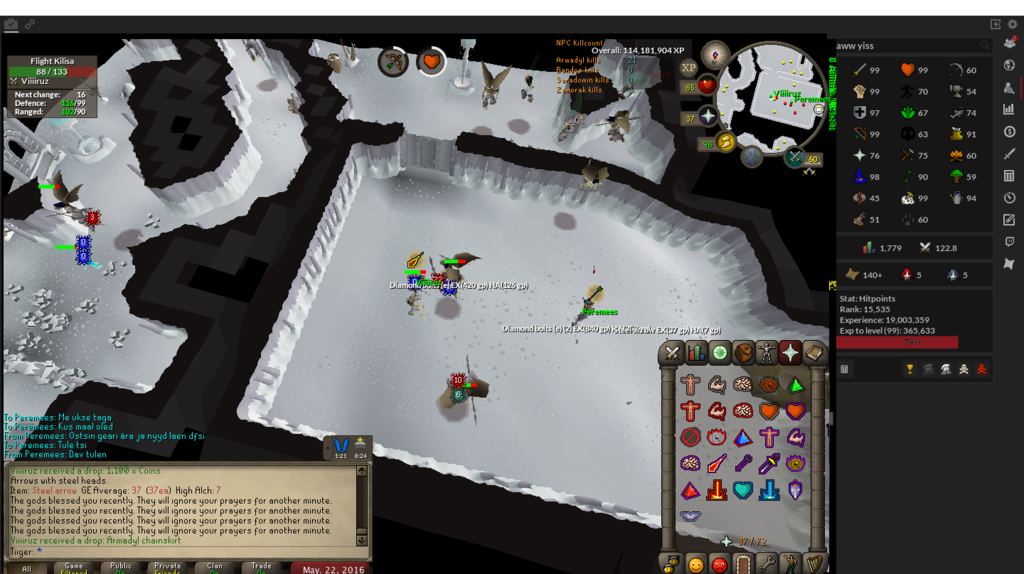Screen dimensions: 1024x574
Task: Enable the Smite prayer
Action: (x=768, y=490)
